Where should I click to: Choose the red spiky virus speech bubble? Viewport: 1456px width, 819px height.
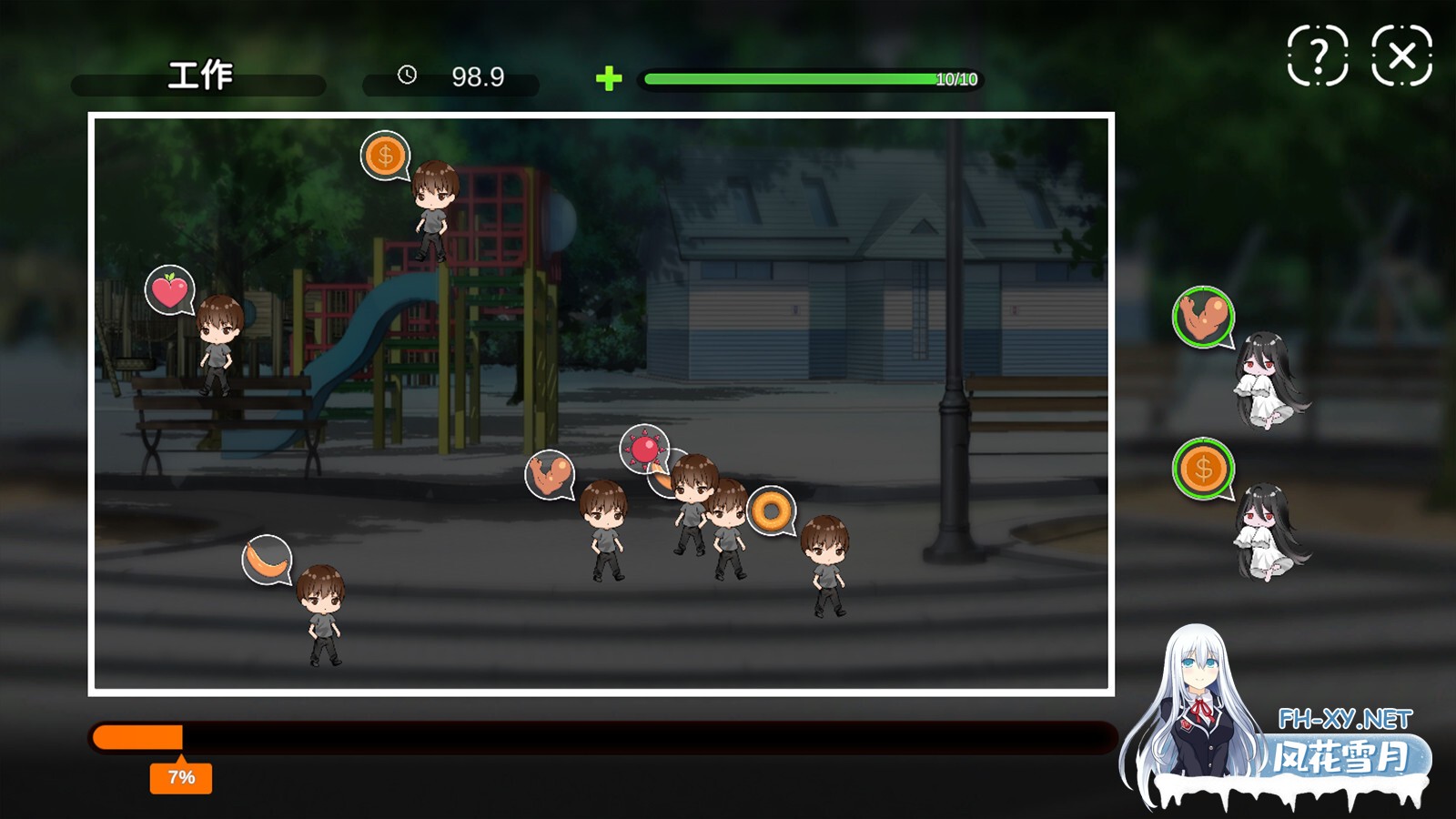(643, 449)
